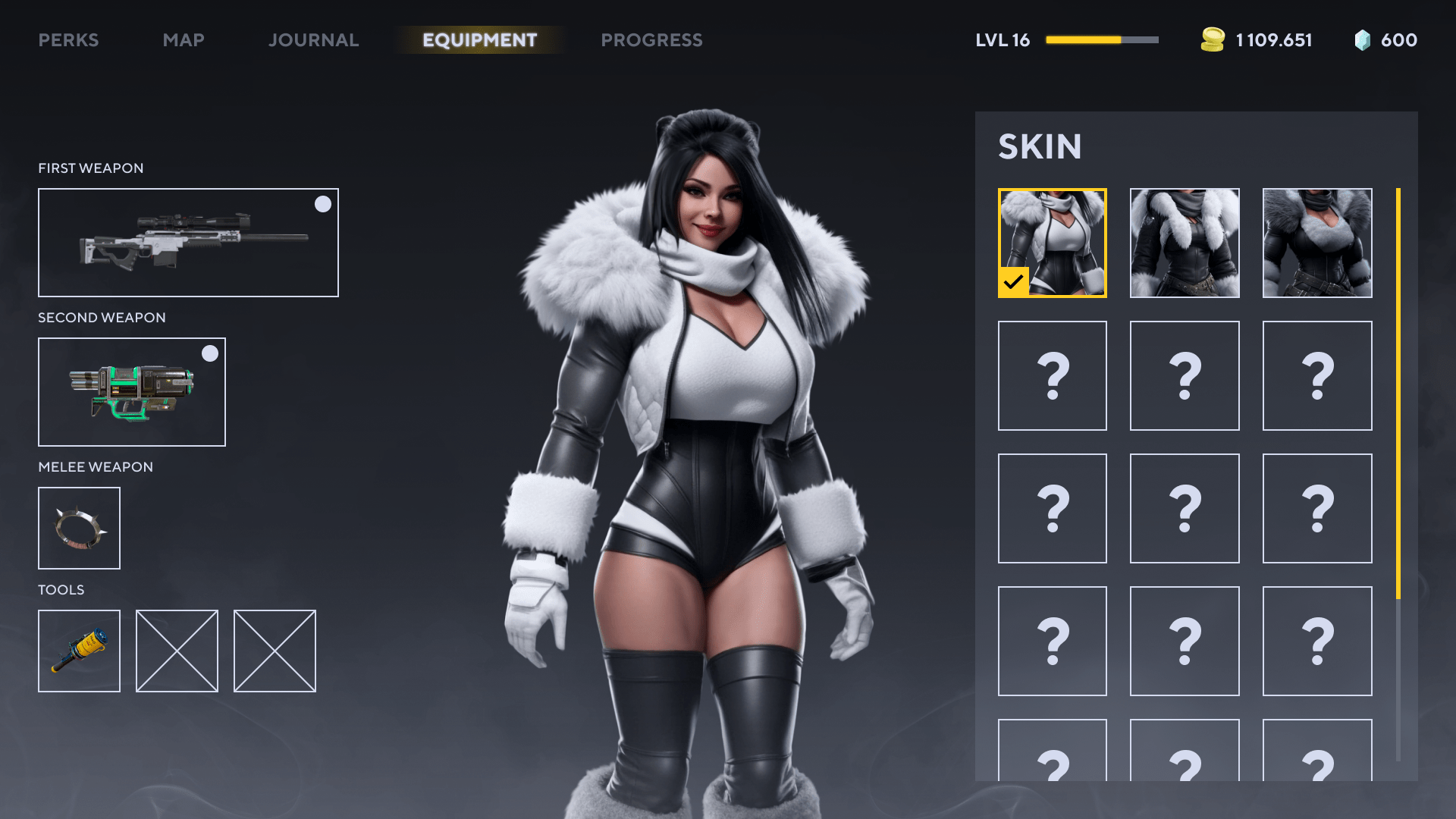Image resolution: width=1456 pixels, height=819 pixels.
Task: Open the Map tab
Action: pyautogui.click(x=184, y=40)
